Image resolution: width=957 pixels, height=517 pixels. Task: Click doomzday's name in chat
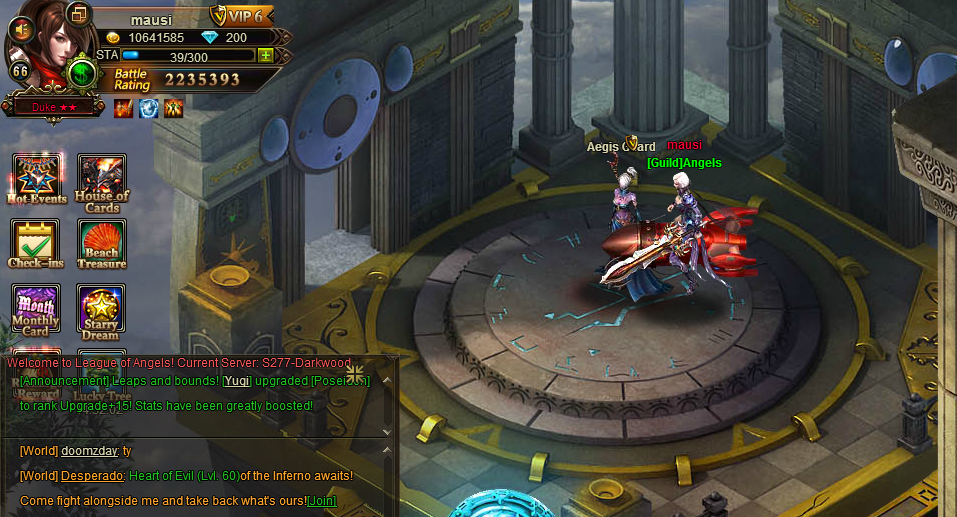pos(89,452)
